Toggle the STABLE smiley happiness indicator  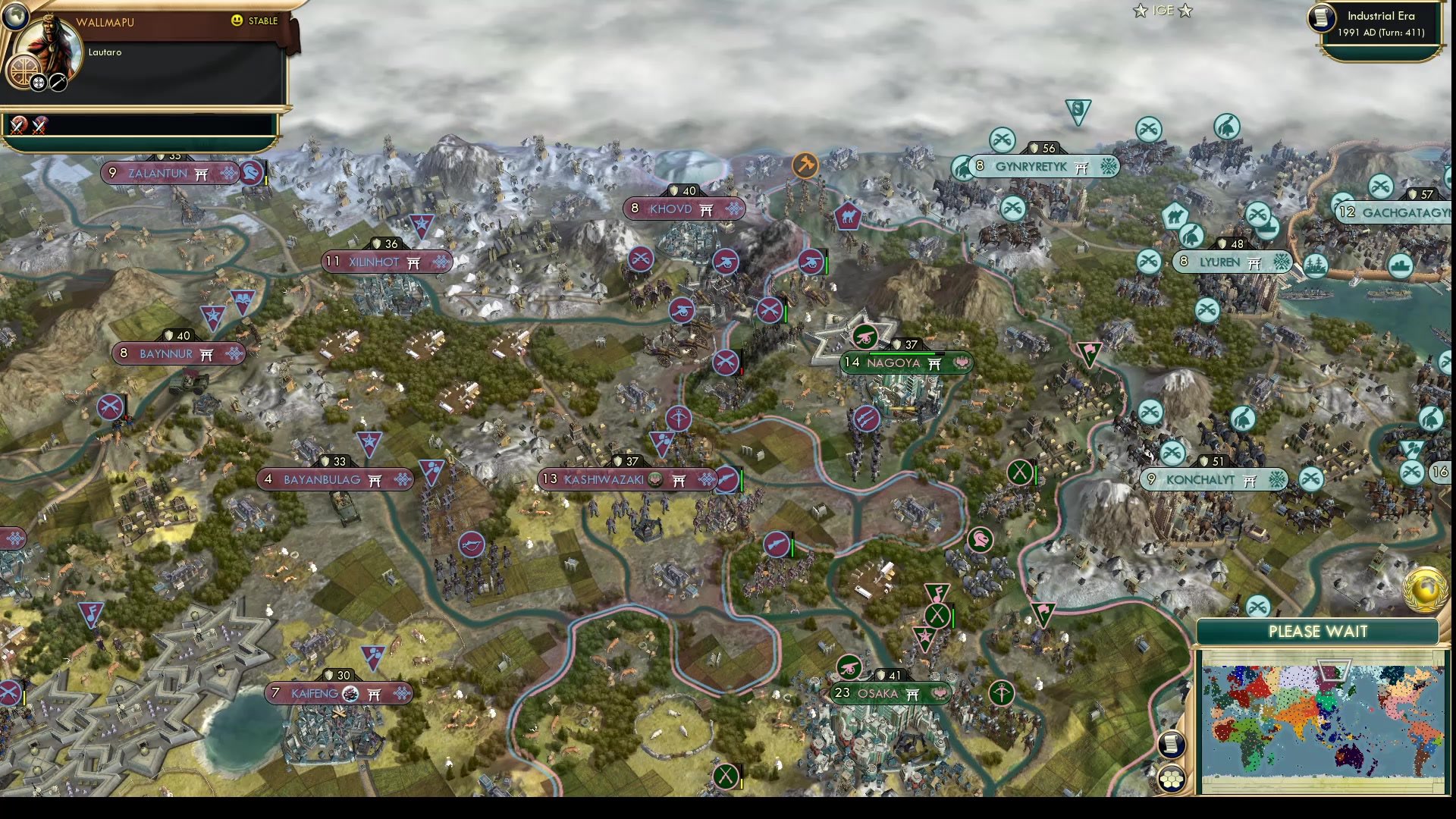[237, 22]
